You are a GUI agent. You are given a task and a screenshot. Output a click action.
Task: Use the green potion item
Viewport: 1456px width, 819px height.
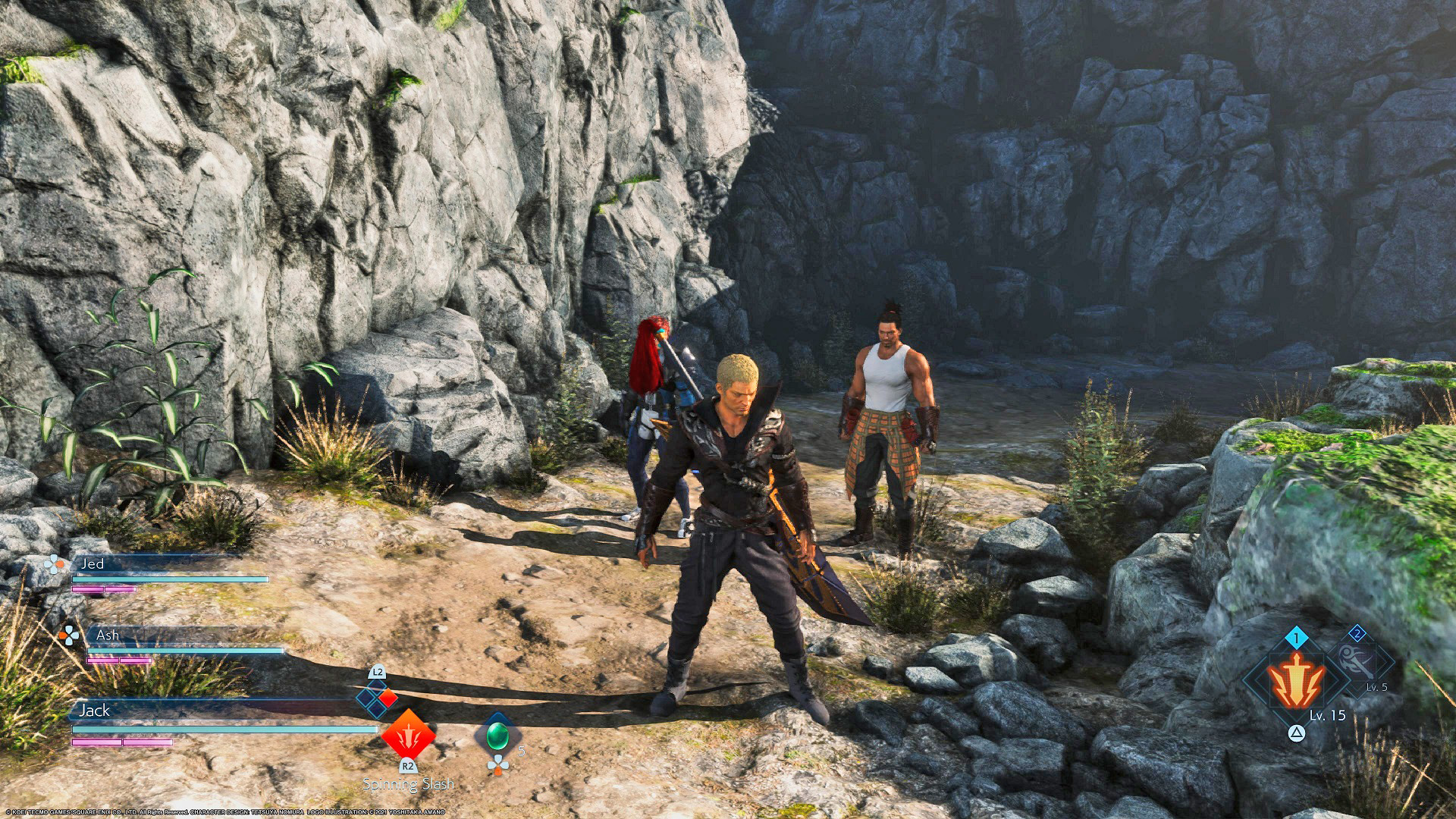[497, 734]
